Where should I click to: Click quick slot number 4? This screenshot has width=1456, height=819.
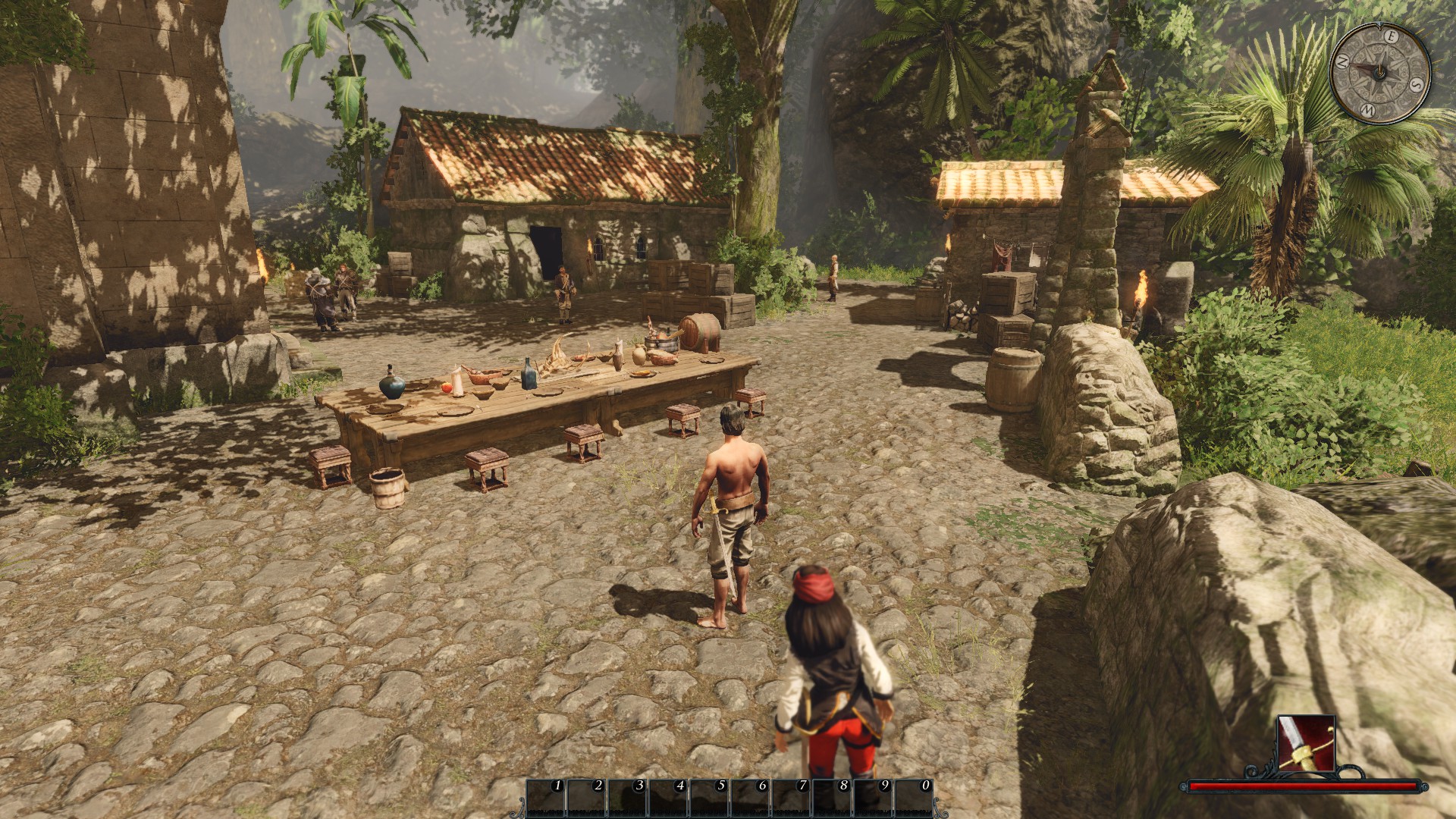669,797
